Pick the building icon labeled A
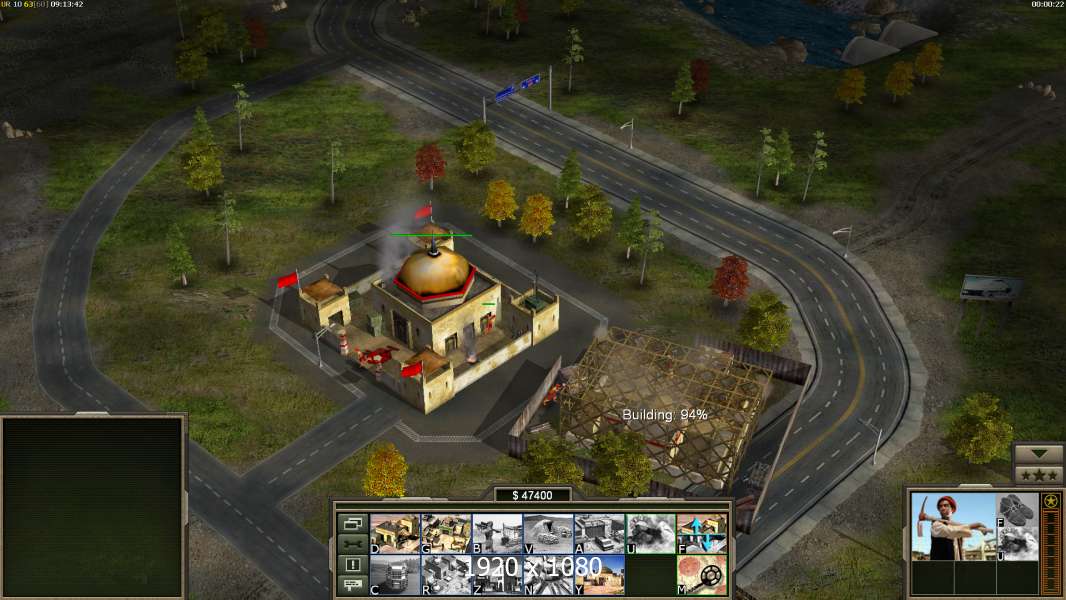This screenshot has height=600, width=1066. 599,534
